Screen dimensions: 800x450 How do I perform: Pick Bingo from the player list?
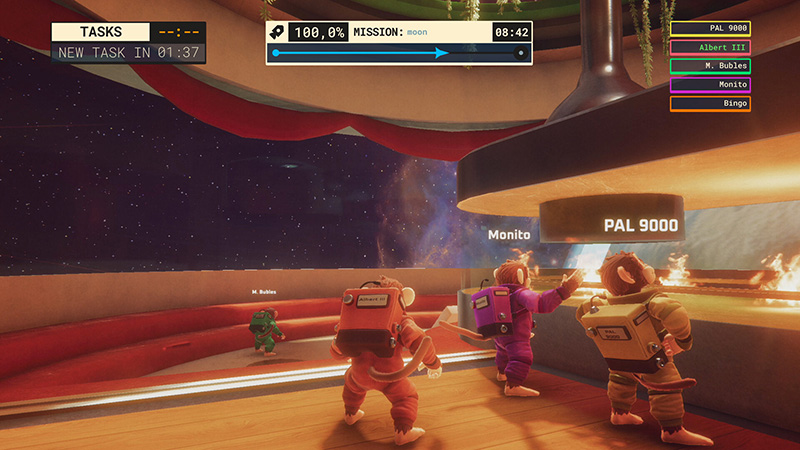pos(710,103)
